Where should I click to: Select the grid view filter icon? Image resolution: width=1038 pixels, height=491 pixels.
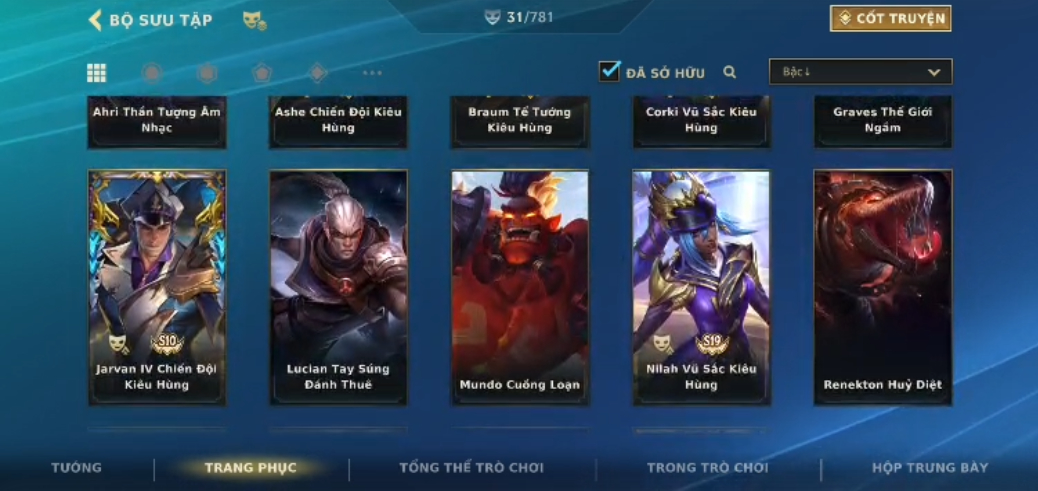click(97, 72)
